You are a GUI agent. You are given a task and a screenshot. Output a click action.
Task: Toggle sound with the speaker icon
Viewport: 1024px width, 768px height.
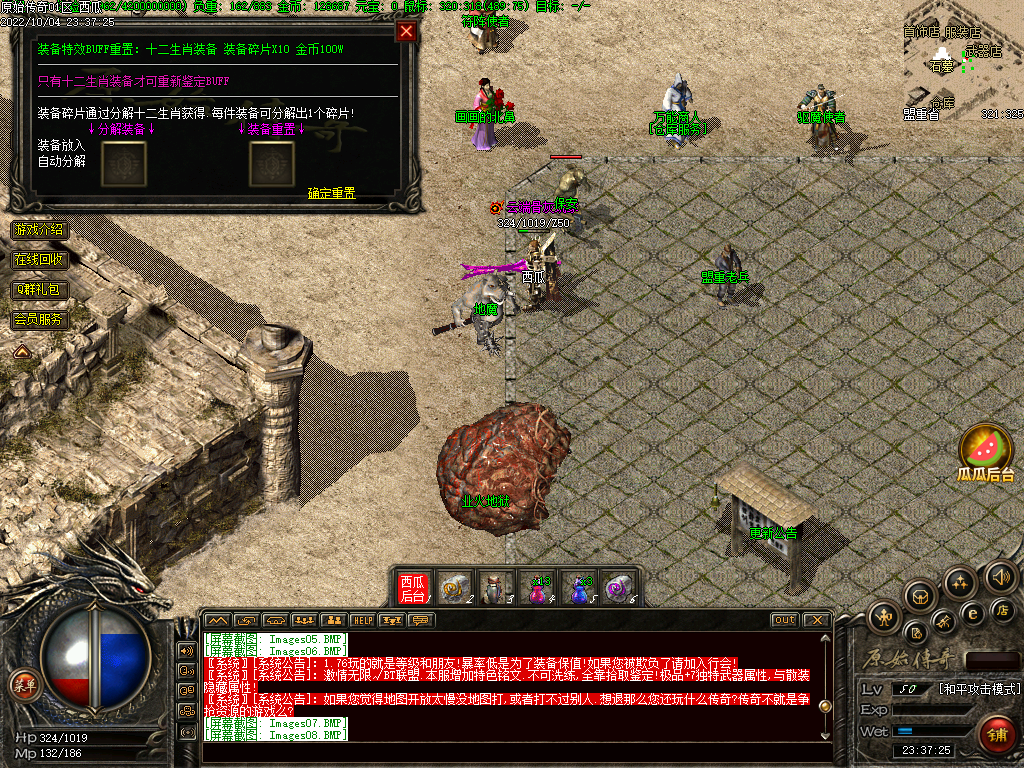pyautogui.click(x=1001, y=577)
